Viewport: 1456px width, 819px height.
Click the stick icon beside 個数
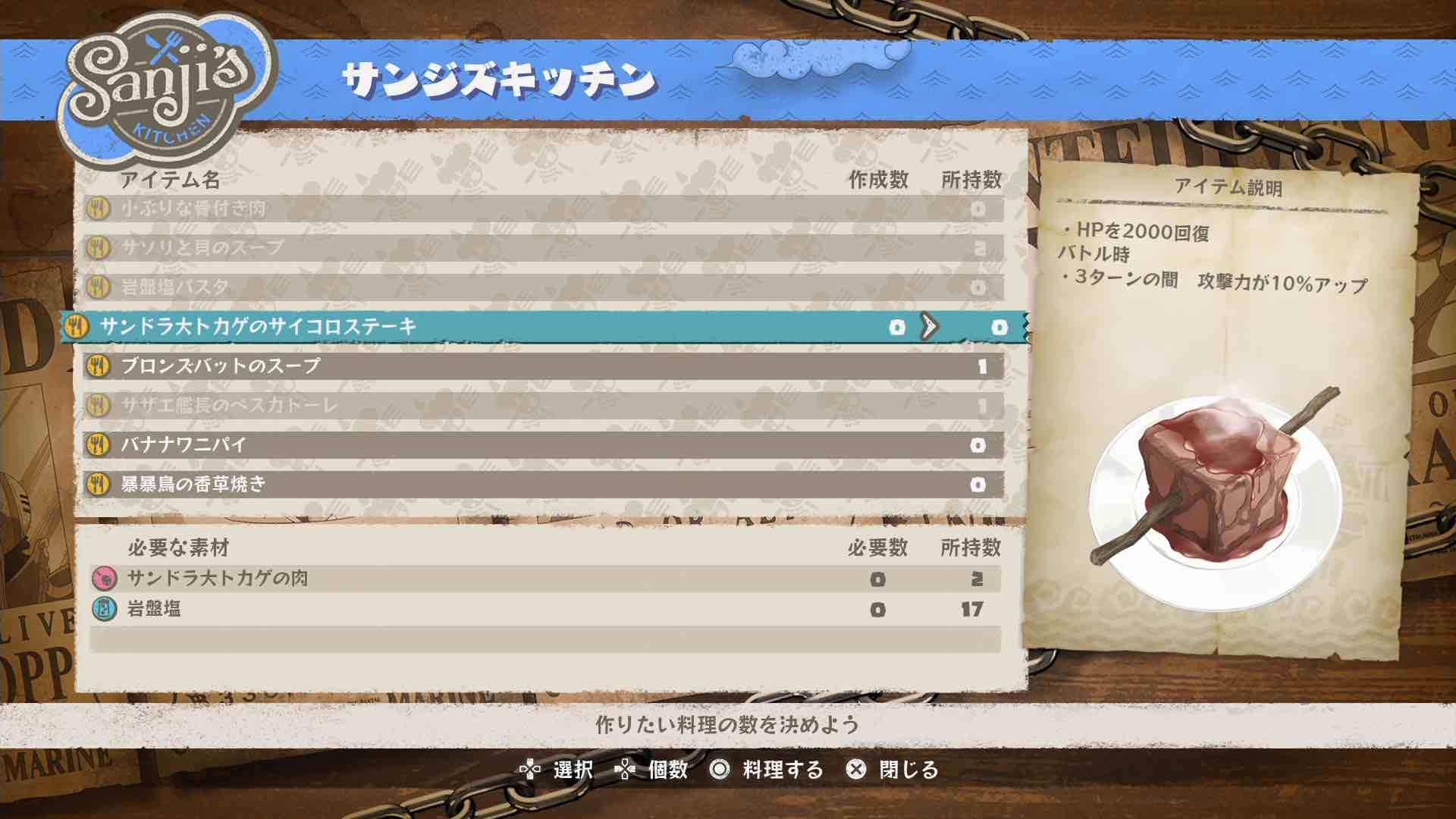click(626, 770)
